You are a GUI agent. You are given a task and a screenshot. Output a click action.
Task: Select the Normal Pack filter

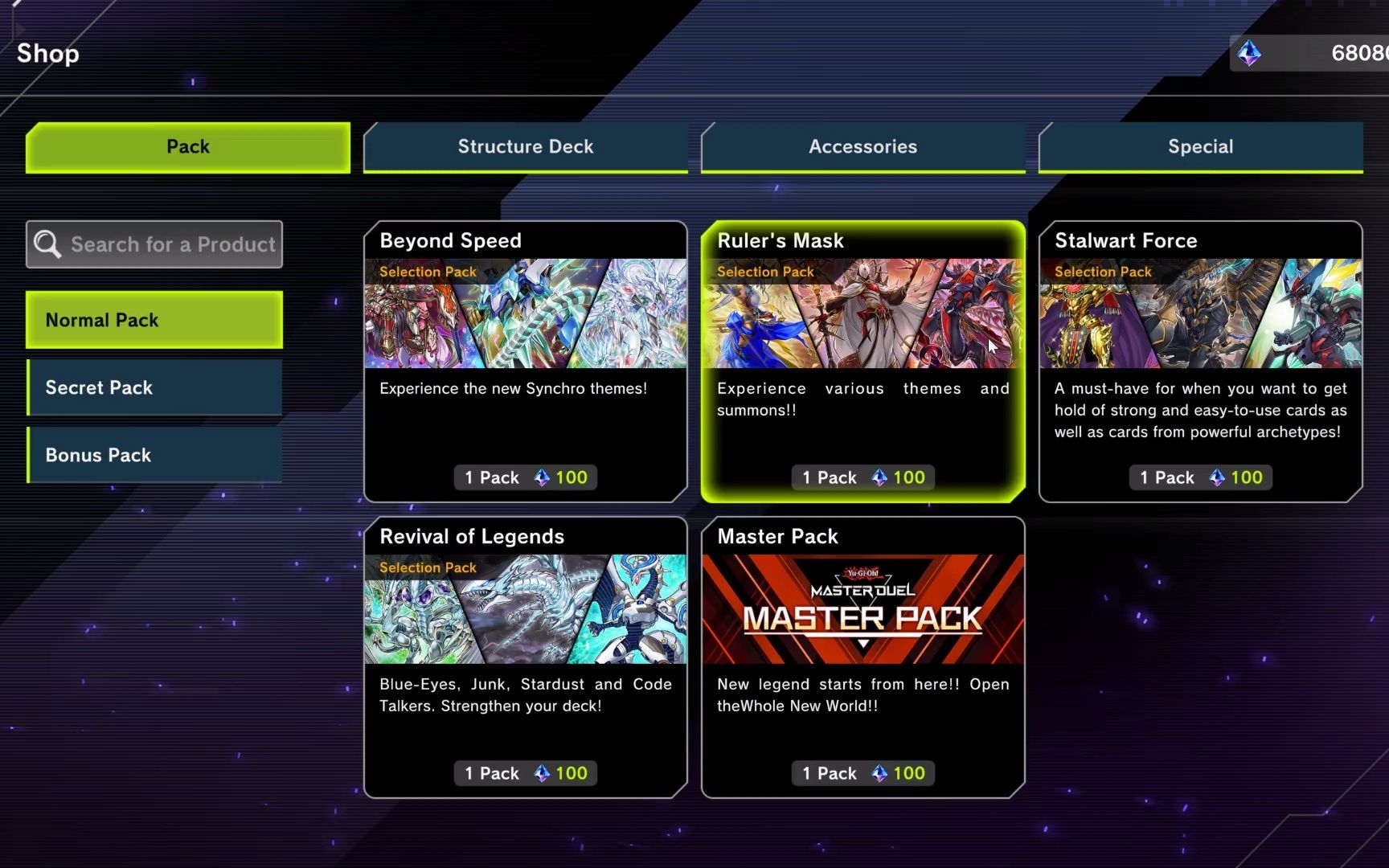[x=154, y=320]
